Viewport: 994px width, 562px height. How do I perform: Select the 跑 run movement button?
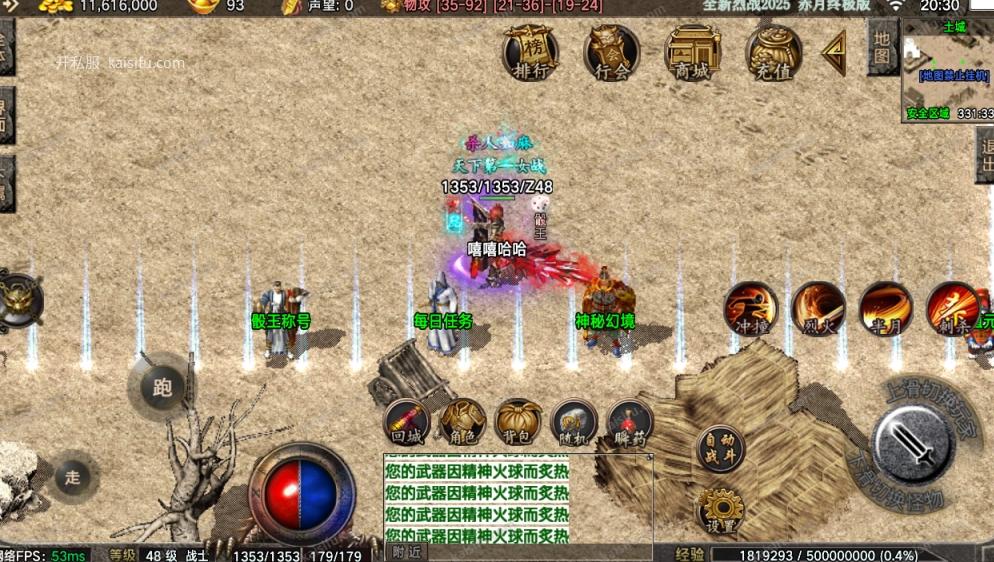click(x=162, y=387)
